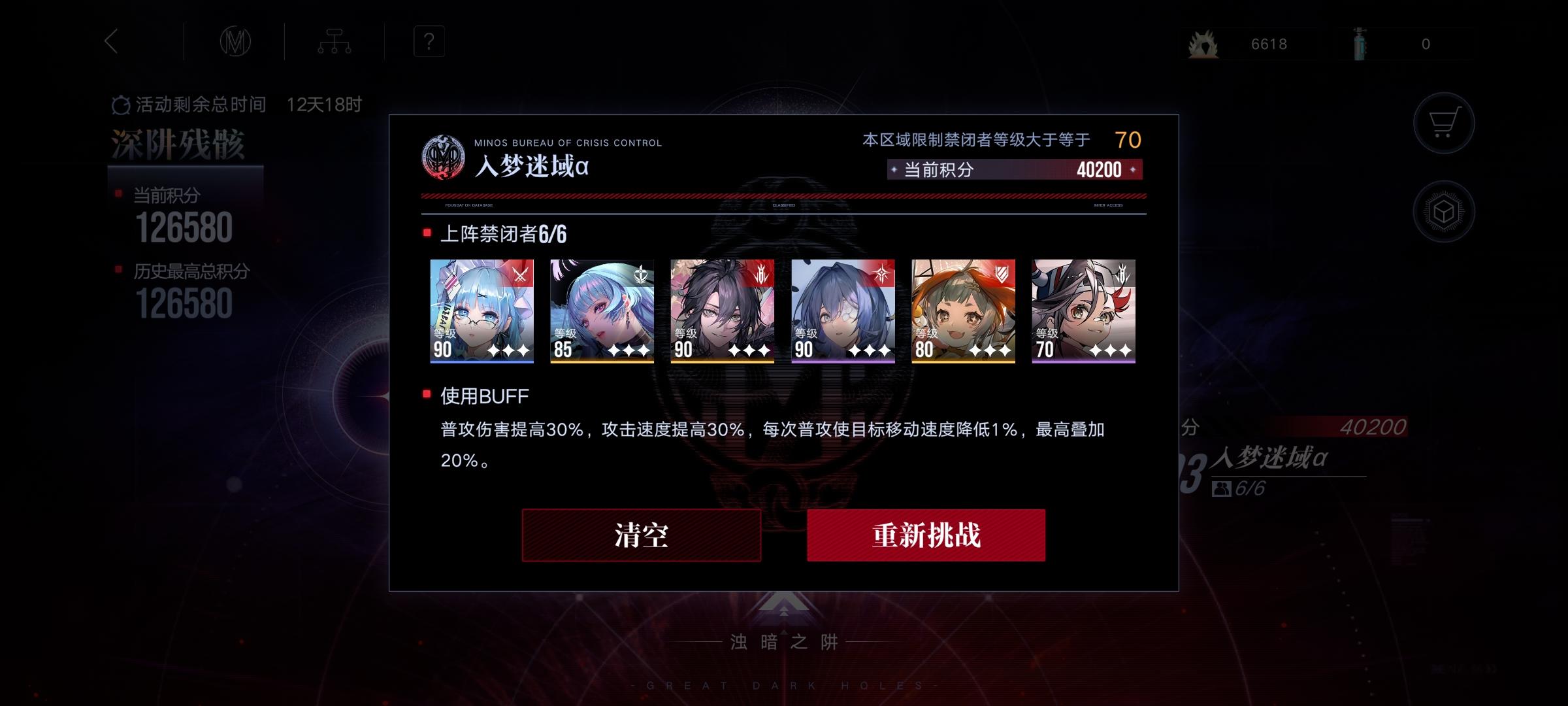Tap the back arrow at top left
1568x706 pixels.
point(111,41)
